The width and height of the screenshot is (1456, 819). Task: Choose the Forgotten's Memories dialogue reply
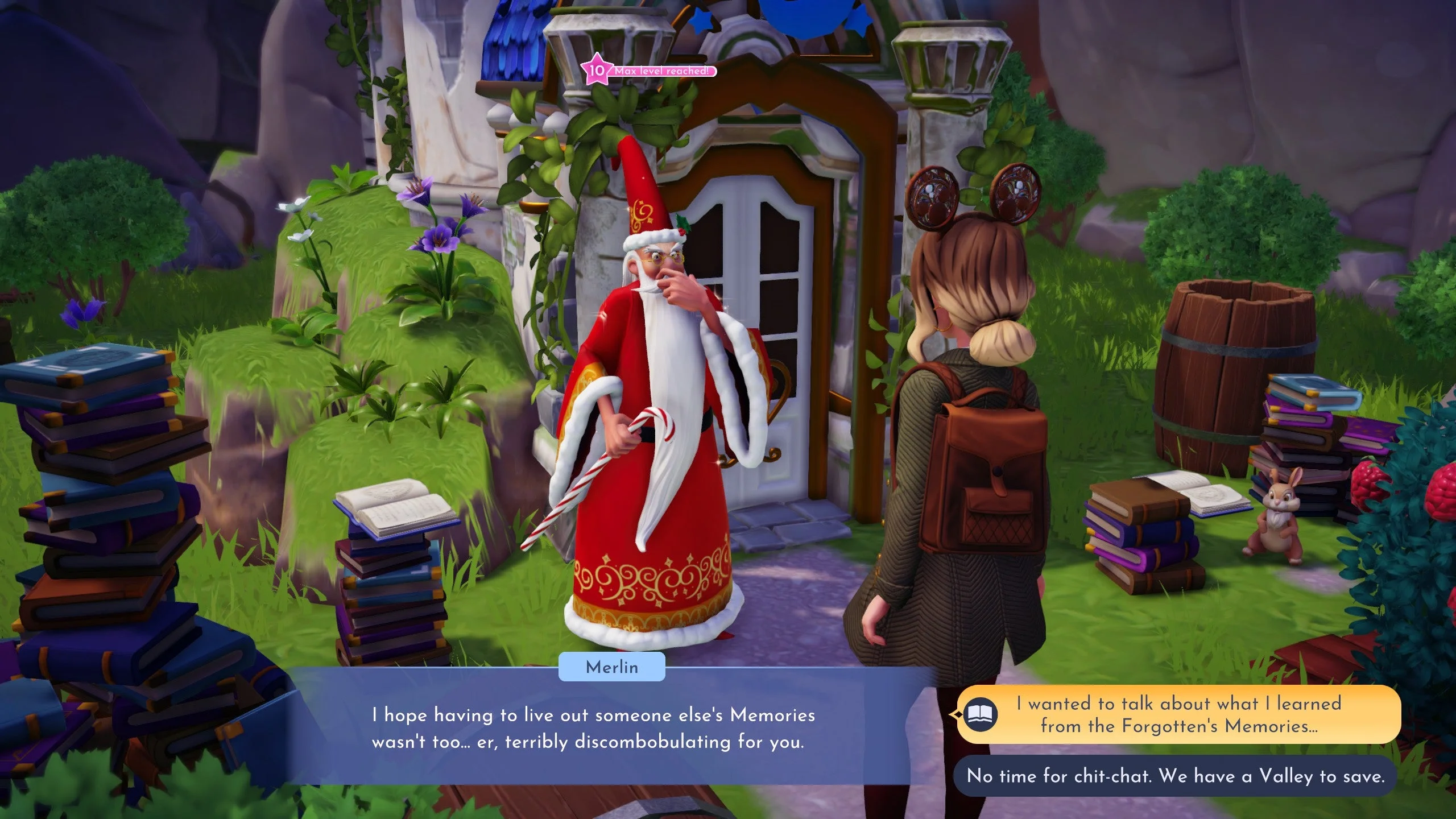click(1178, 714)
